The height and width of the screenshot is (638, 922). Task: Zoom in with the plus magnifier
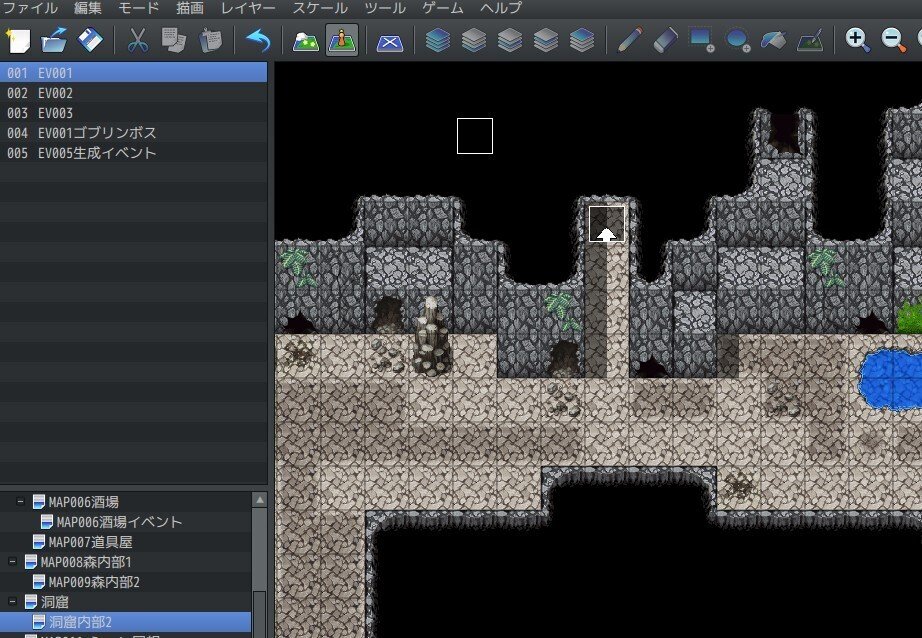[x=857, y=41]
